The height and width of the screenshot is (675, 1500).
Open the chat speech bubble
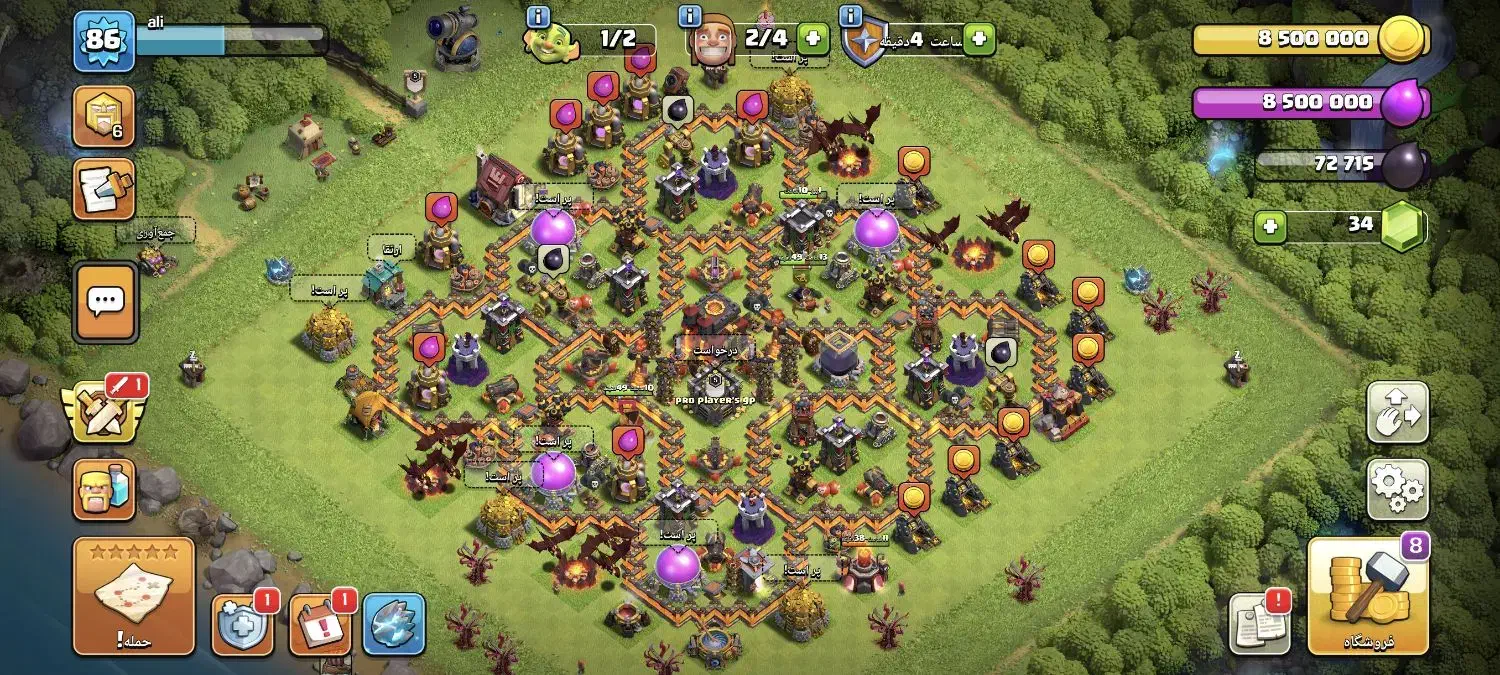tap(104, 301)
